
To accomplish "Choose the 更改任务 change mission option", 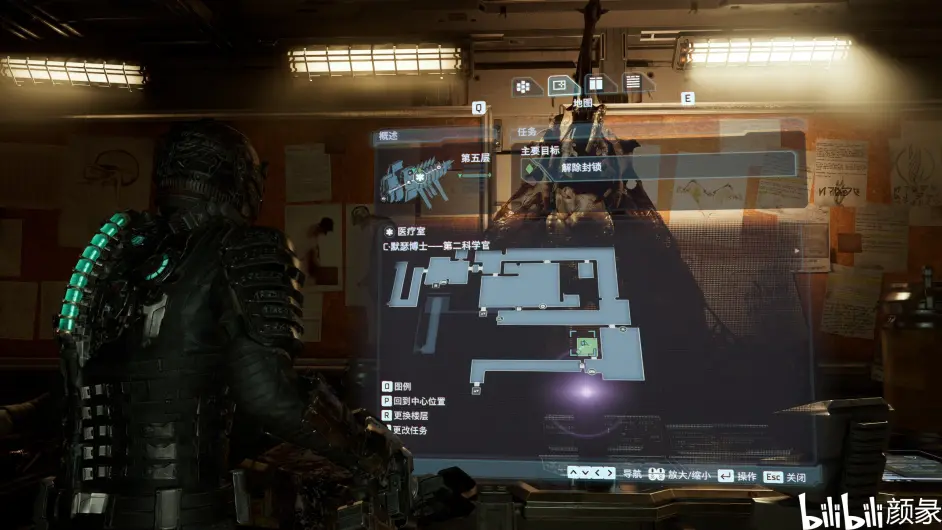I will [412, 430].
